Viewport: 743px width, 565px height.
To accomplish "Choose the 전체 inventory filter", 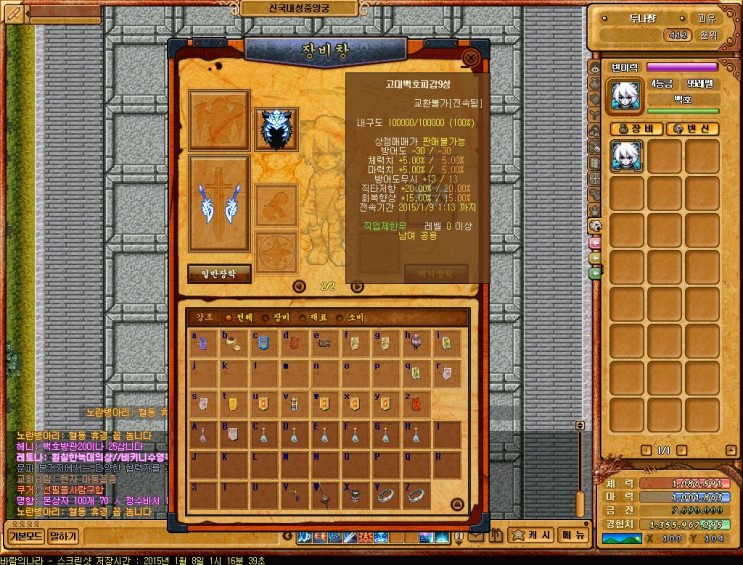I will (240, 316).
